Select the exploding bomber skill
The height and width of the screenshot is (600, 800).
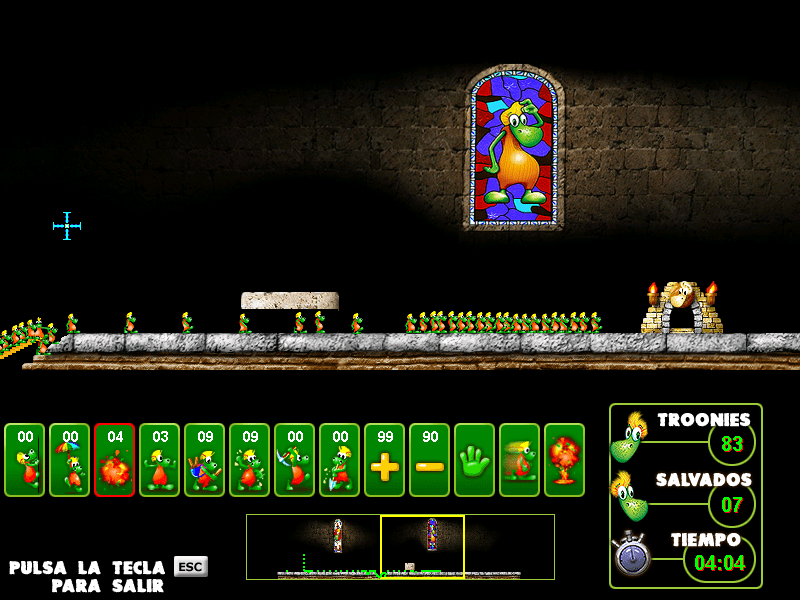point(114,460)
